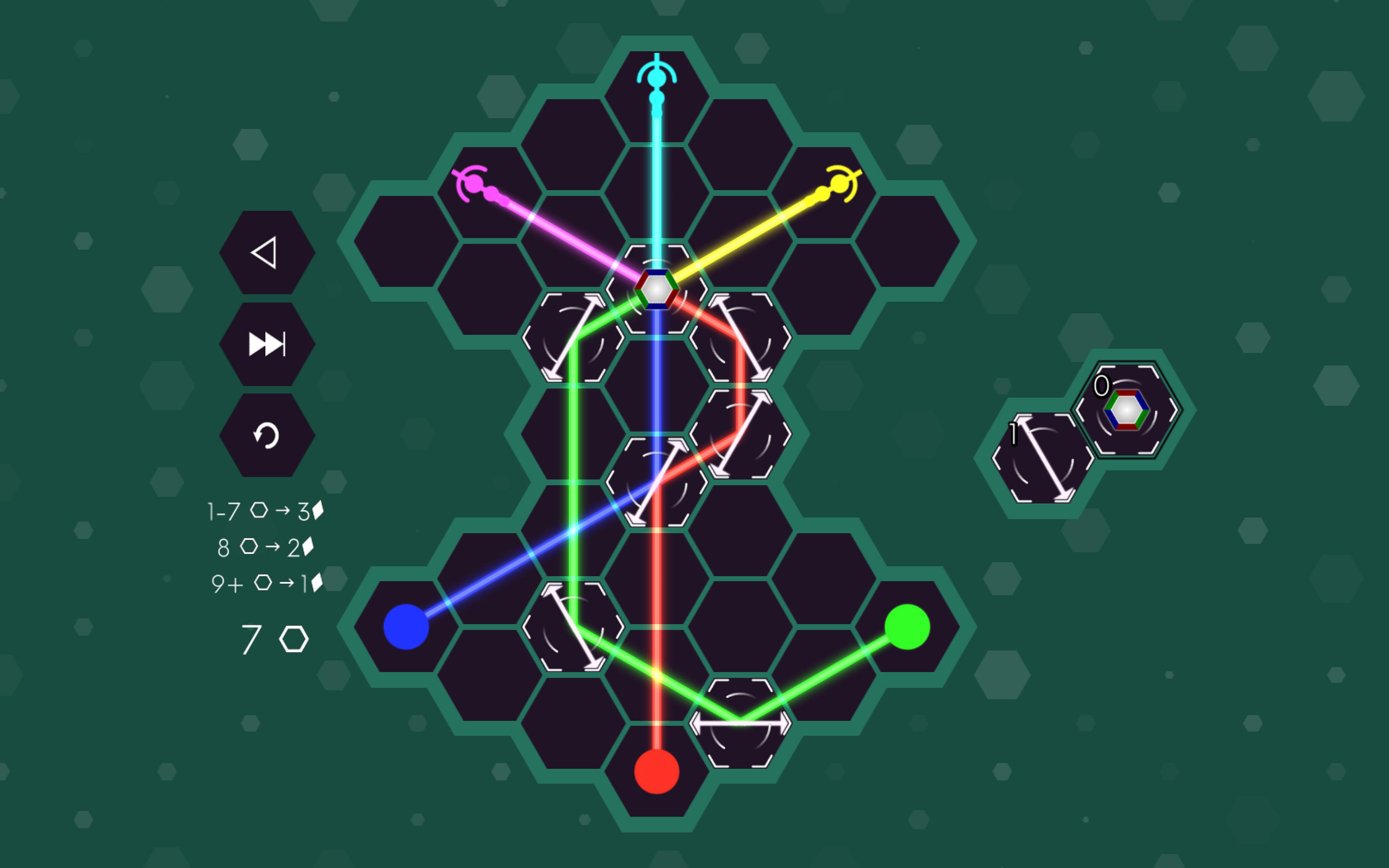Select the blue laser emitter tile
This screenshot has width=1389, height=868.
[406, 627]
